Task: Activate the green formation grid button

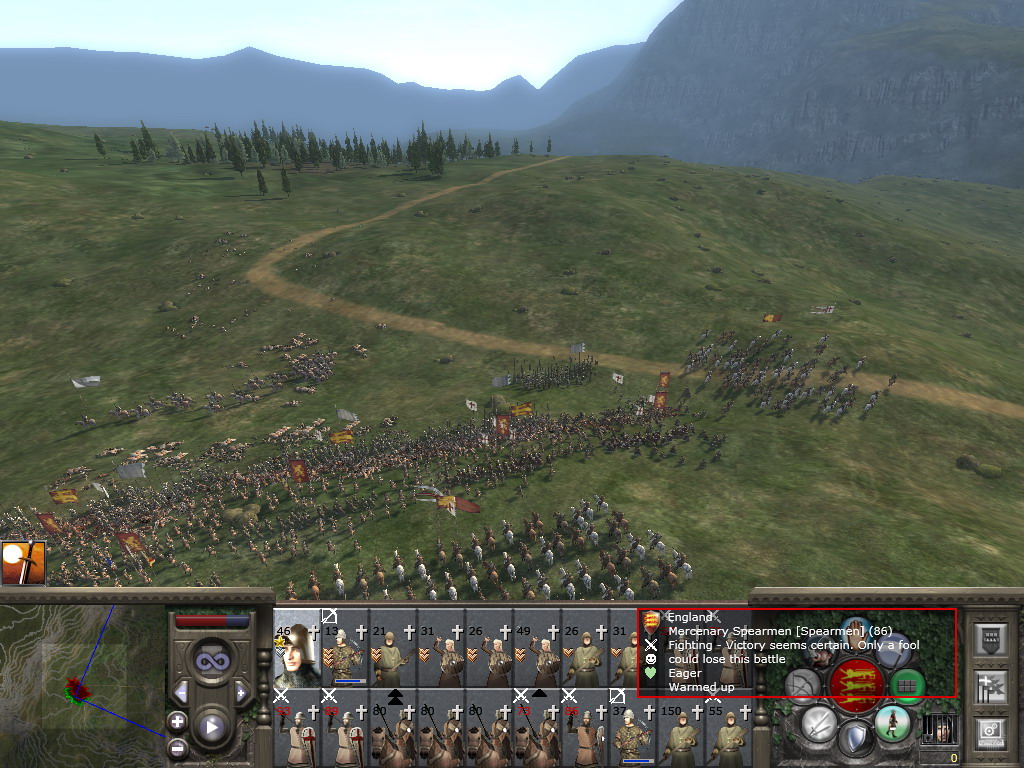Action: (x=907, y=685)
